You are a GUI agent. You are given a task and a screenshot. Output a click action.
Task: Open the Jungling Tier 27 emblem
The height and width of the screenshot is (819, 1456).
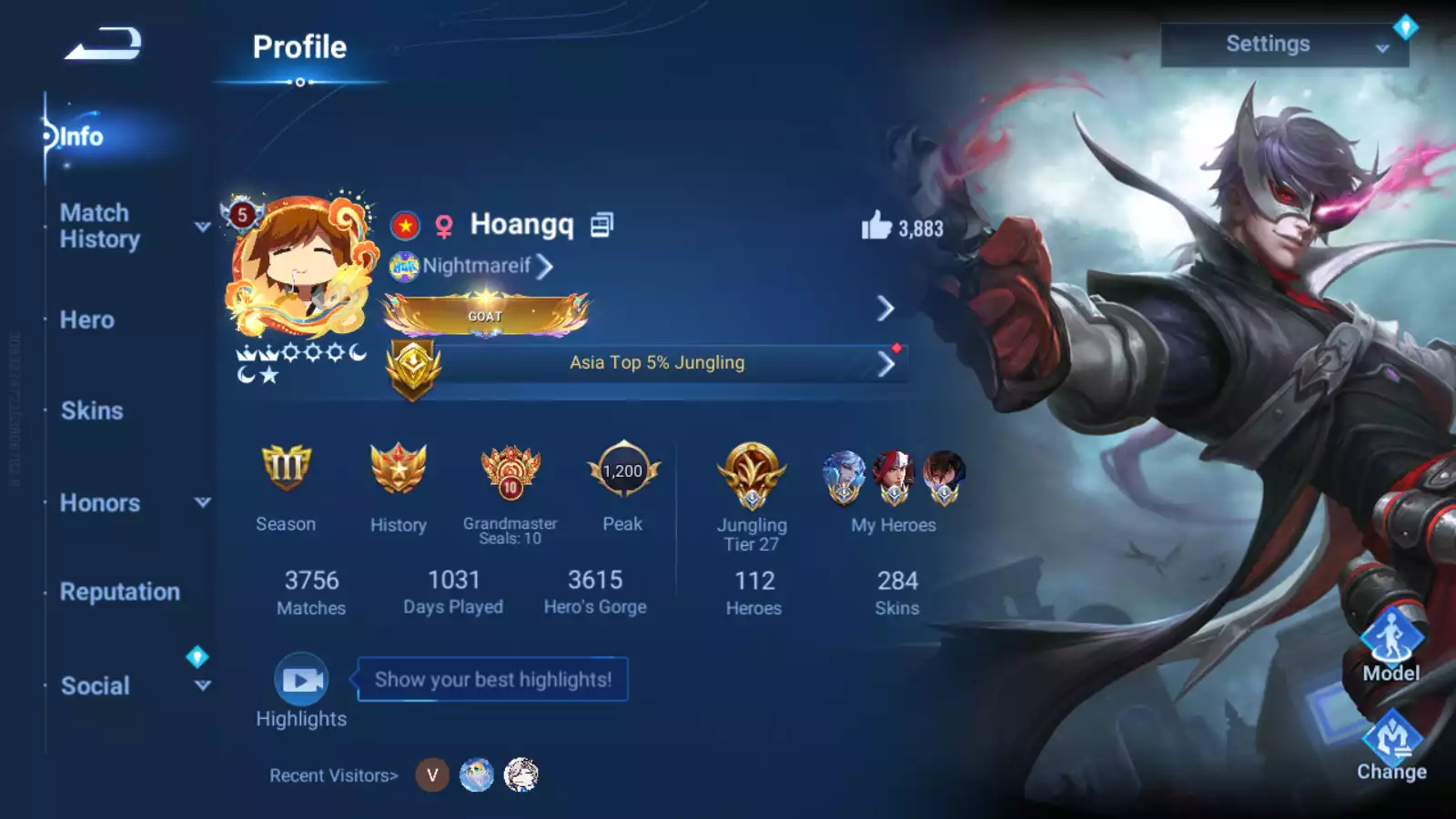click(752, 473)
